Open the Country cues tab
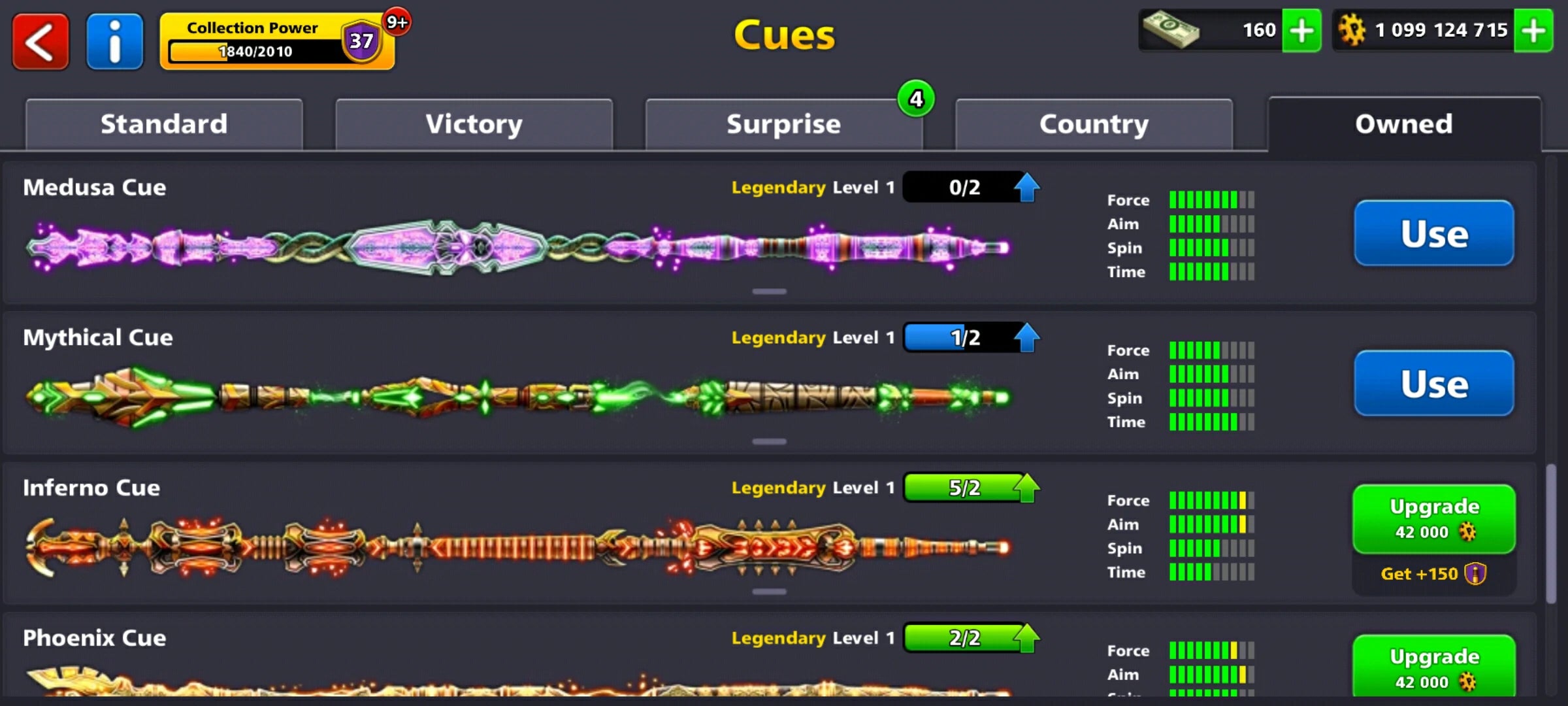Screen dimensions: 1568x706 coord(1093,124)
